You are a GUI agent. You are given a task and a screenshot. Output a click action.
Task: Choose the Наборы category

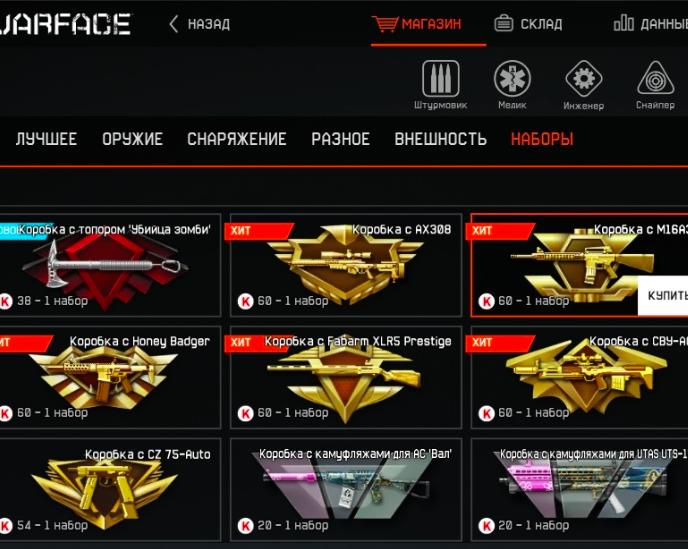542,139
